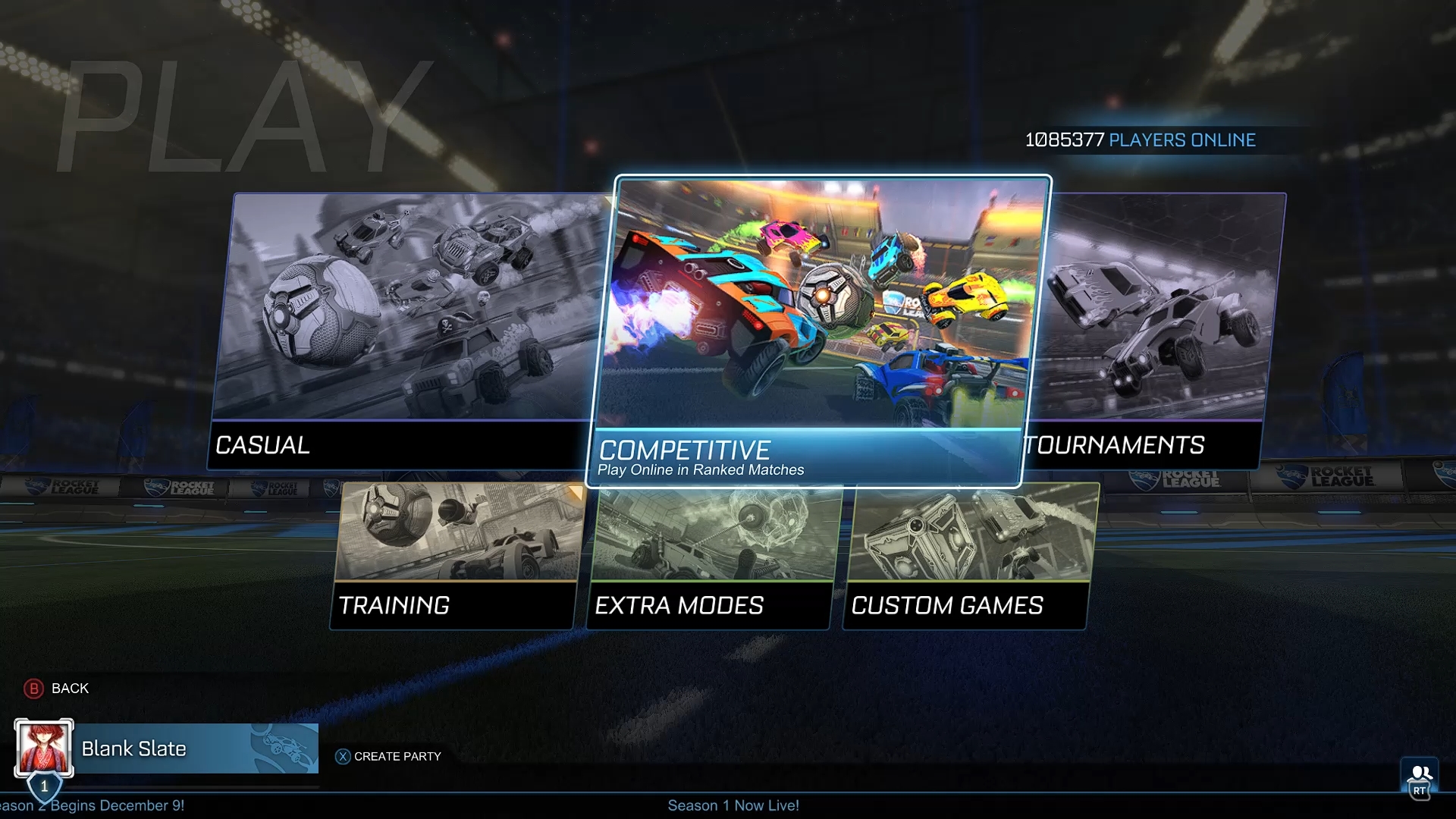Viewport: 1456px width, 819px height.
Task: Open the Training mode tile
Action: click(x=455, y=557)
